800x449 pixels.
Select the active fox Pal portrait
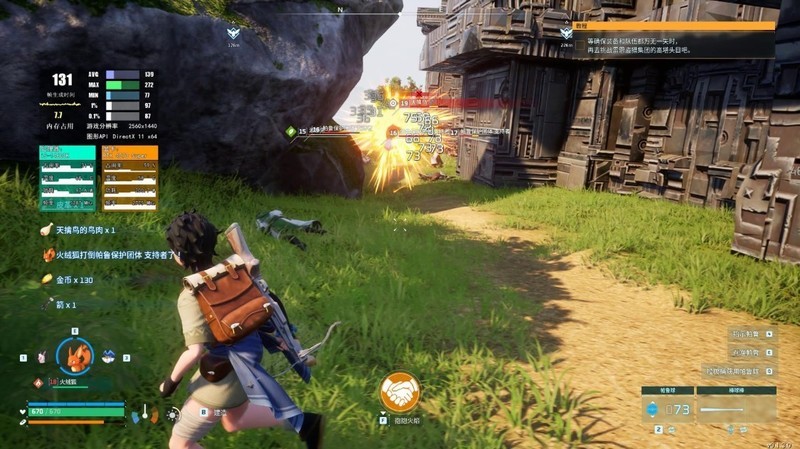click(x=74, y=356)
